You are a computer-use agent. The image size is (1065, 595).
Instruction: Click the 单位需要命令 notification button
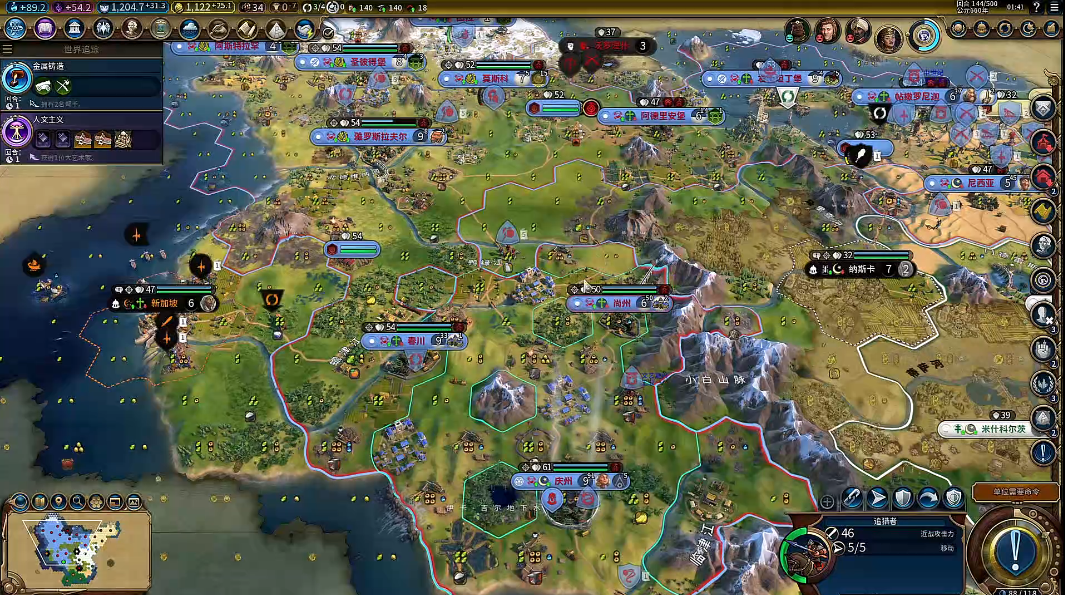pyautogui.click(x=1013, y=492)
